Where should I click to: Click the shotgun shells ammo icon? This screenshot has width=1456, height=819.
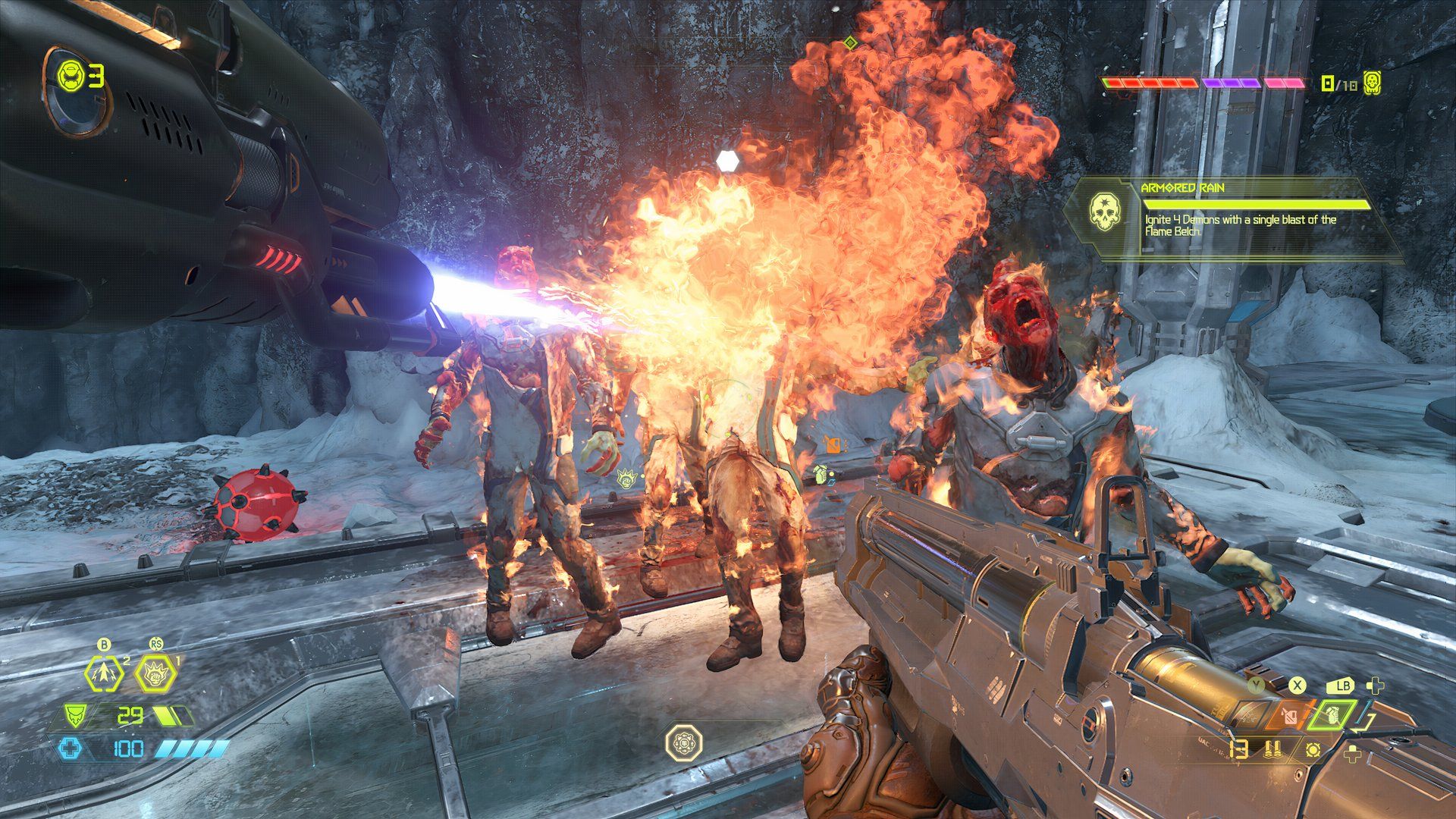pyautogui.click(x=1272, y=750)
